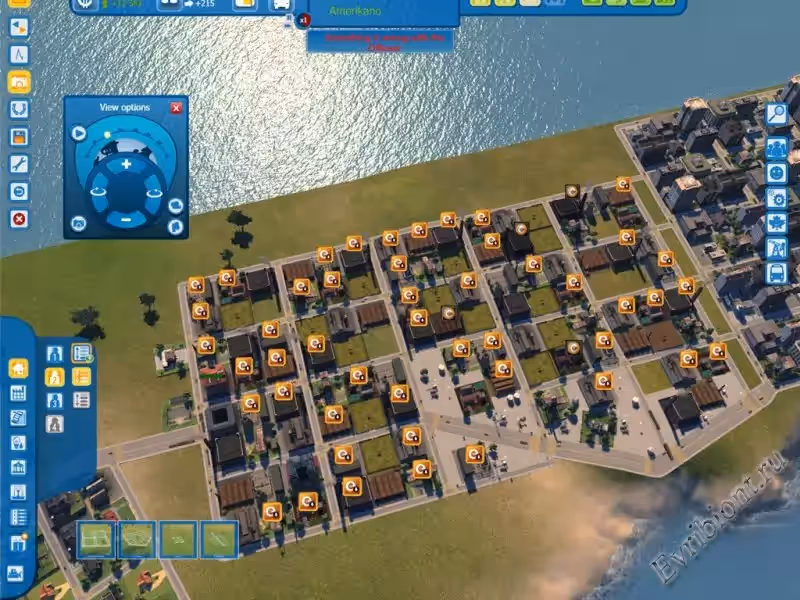The image size is (800, 600).
Task: Select the highlighted class 2 residents option
Action: tap(55, 377)
